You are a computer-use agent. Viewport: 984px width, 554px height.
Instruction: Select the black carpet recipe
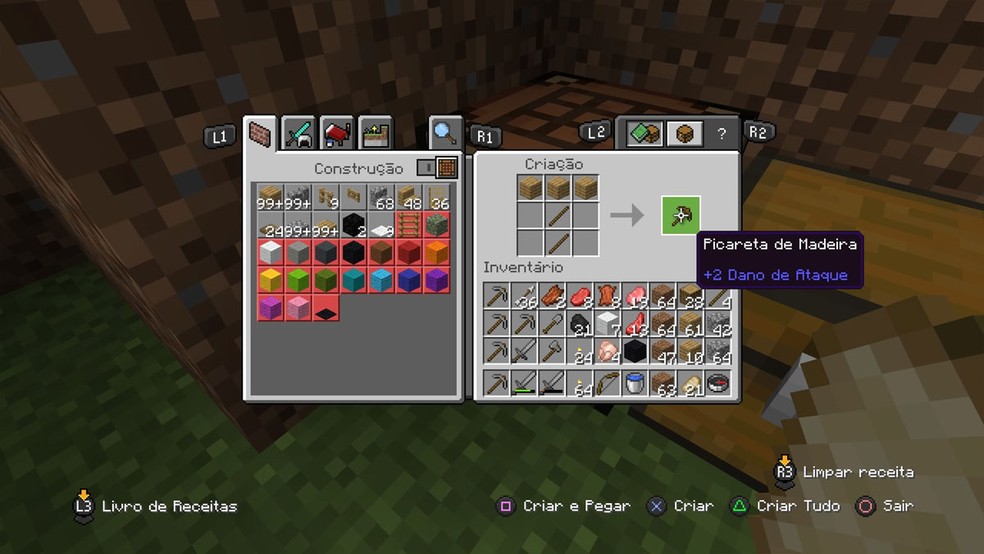click(x=327, y=309)
